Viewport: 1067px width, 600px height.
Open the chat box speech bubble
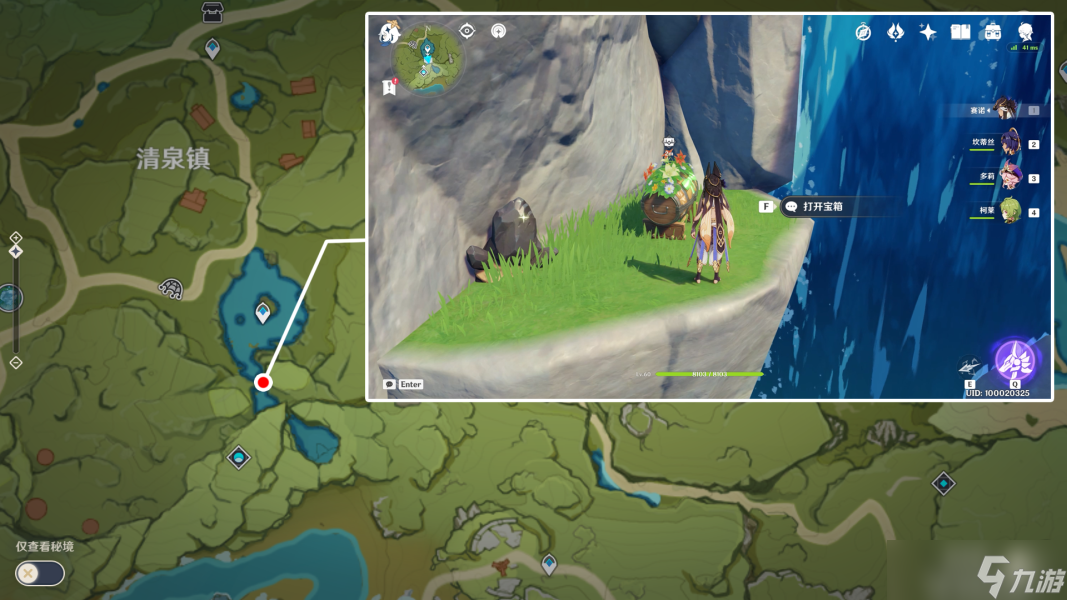click(x=389, y=384)
